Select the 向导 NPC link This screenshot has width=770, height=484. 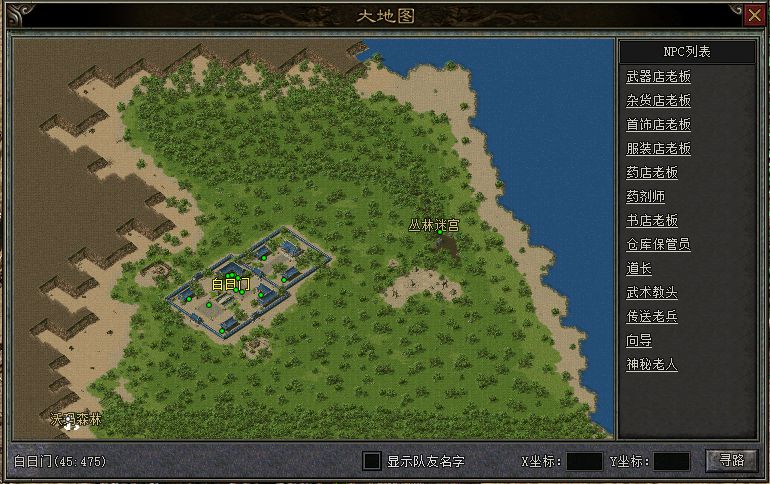[x=639, y=341]
